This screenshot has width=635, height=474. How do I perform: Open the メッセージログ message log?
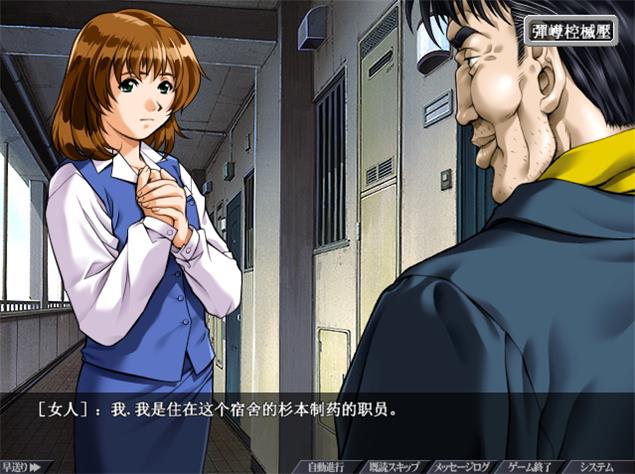click(463, 466)
